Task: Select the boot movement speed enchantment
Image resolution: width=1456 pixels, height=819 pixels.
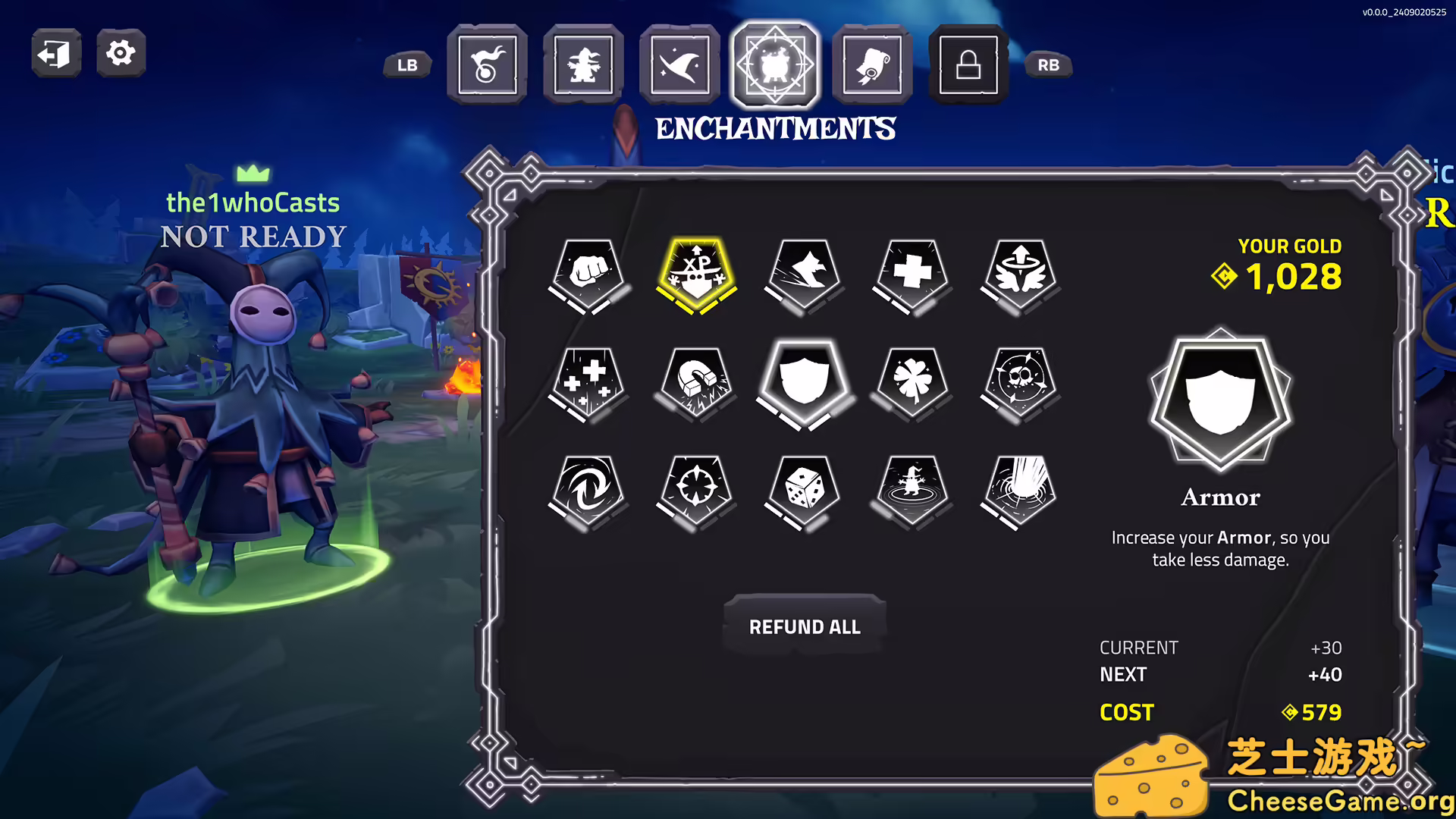Action: 804,275
